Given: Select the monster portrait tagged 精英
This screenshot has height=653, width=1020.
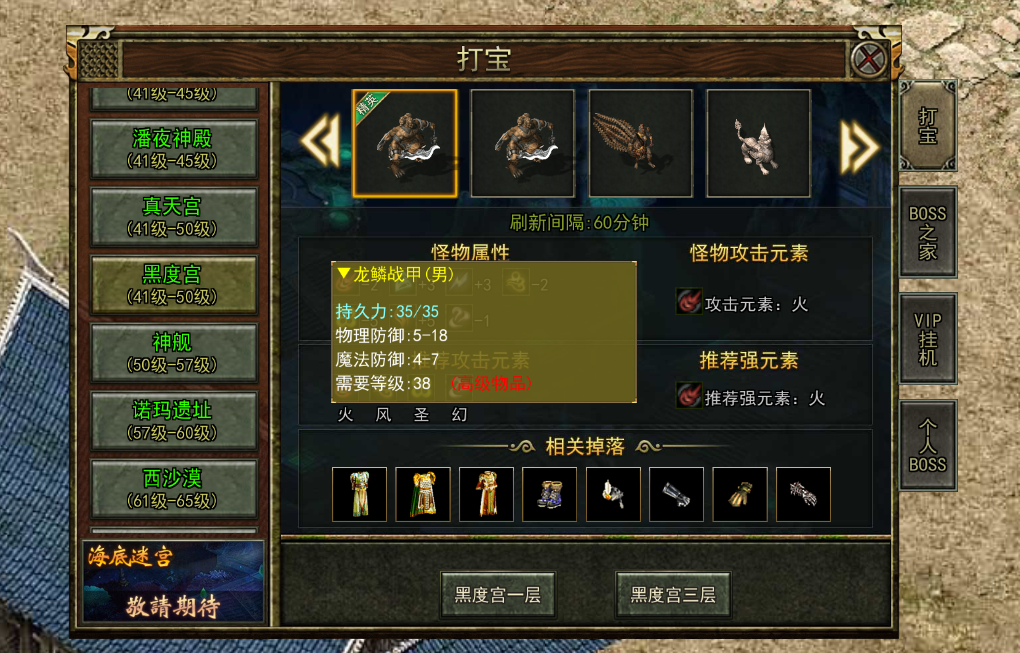Looking at the screenshot, I should pos(405,142).
